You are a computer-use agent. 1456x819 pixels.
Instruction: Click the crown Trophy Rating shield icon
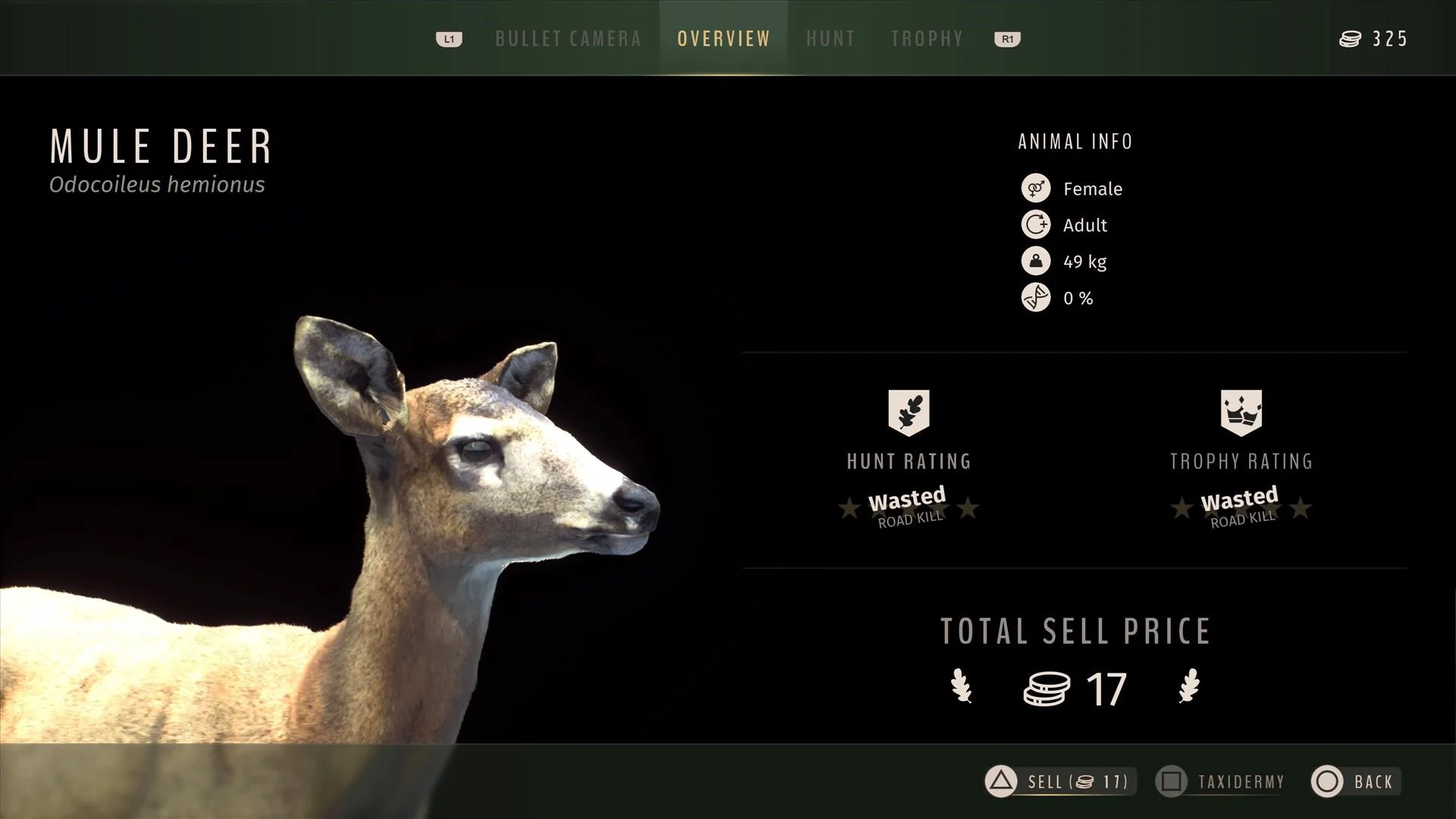click(1241, 412)
